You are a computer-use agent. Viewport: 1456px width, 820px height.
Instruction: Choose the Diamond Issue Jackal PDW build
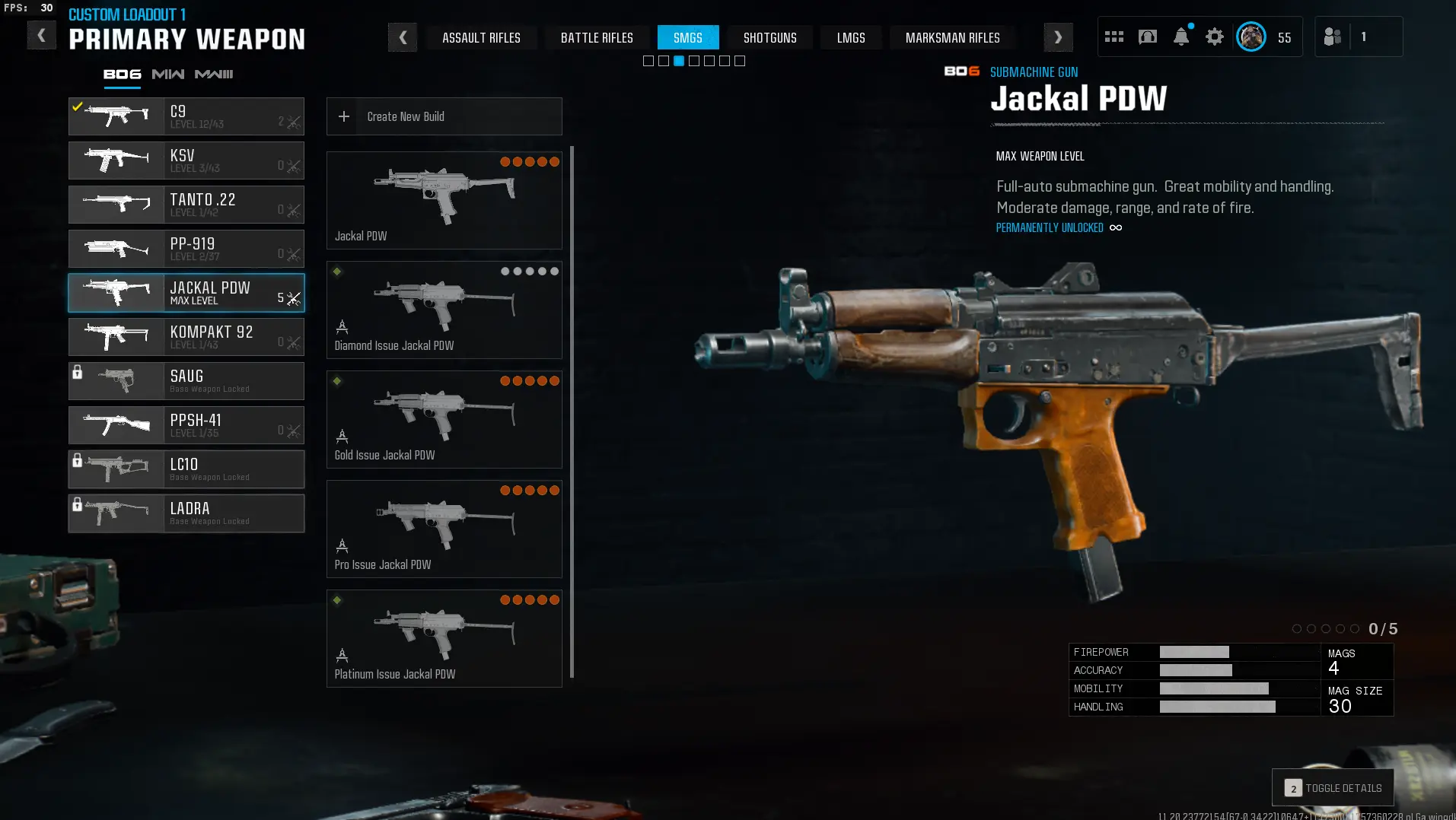click(x=444, y=310)
